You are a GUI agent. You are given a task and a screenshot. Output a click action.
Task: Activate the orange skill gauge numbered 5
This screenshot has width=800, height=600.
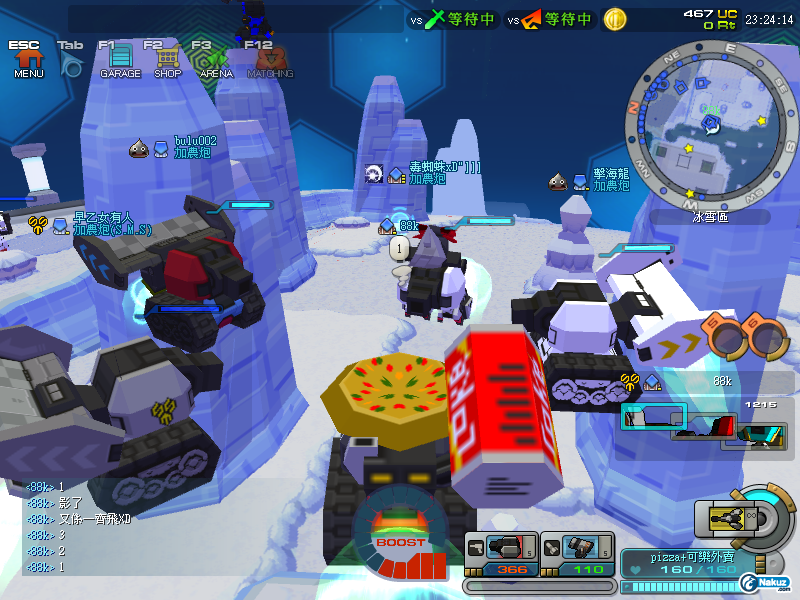[x=725, y=336]
